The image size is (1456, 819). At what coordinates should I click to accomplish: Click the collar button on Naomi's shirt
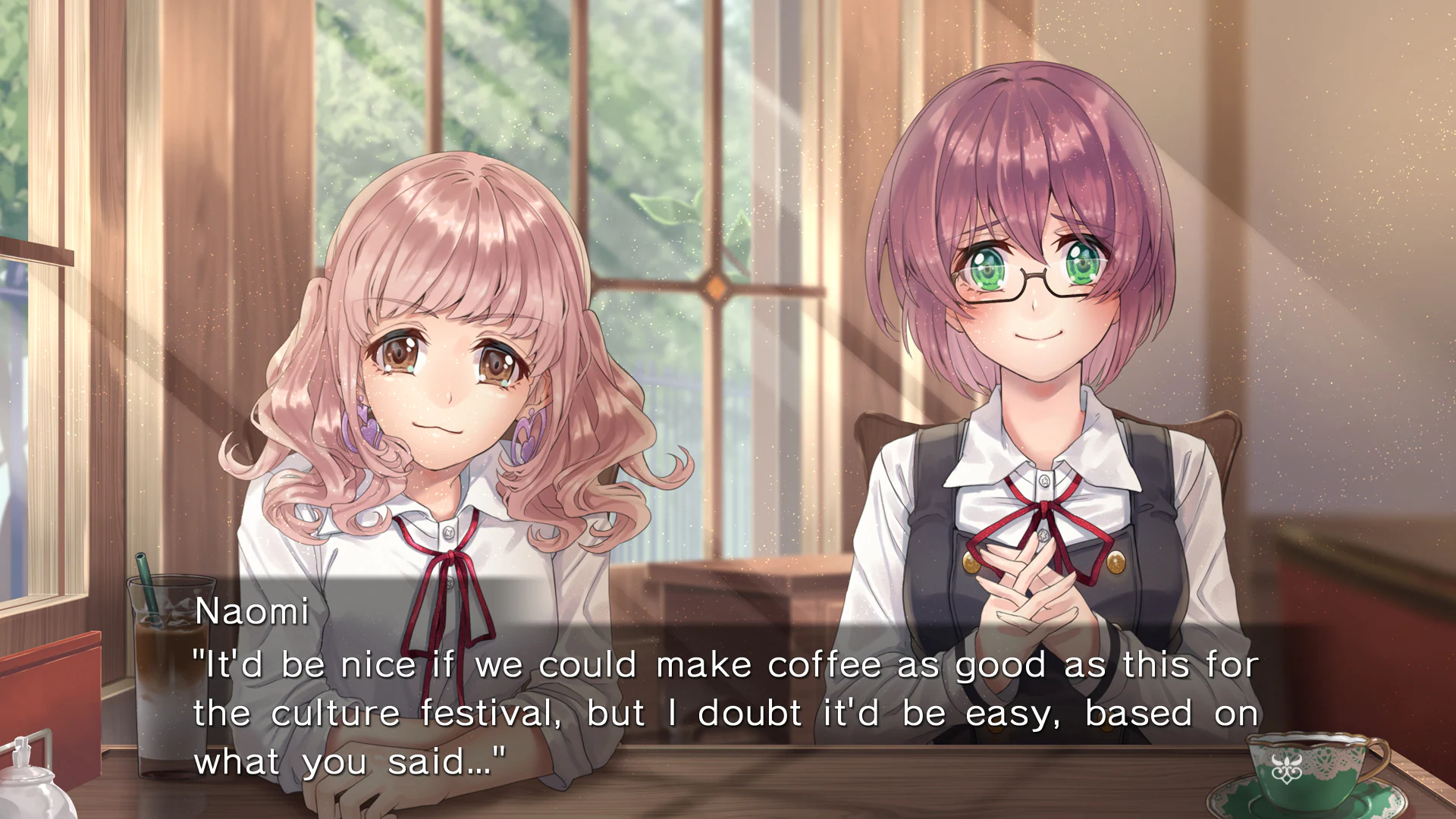tap(447, 531)
